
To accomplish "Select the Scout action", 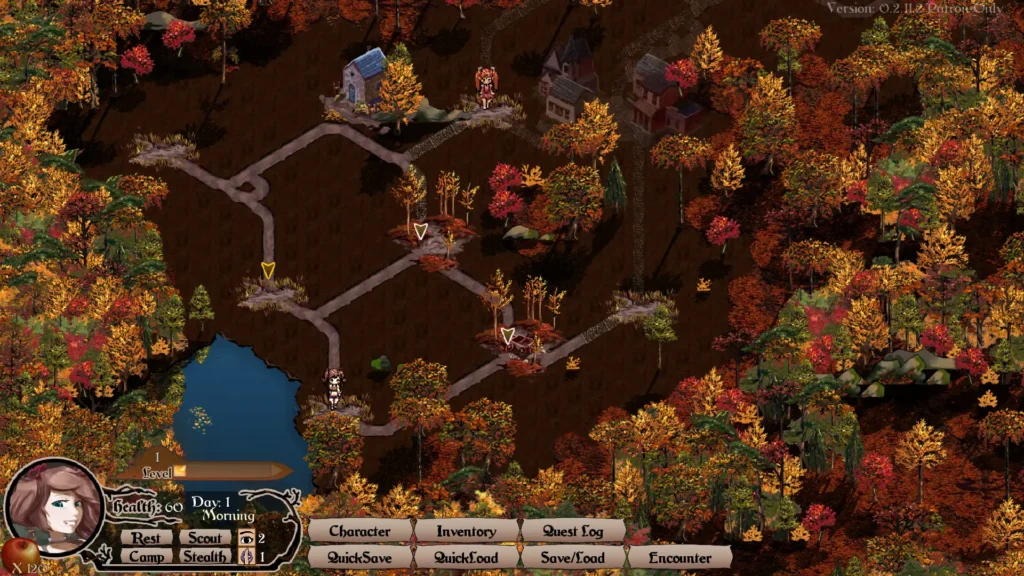I will [x=204, y=537].
